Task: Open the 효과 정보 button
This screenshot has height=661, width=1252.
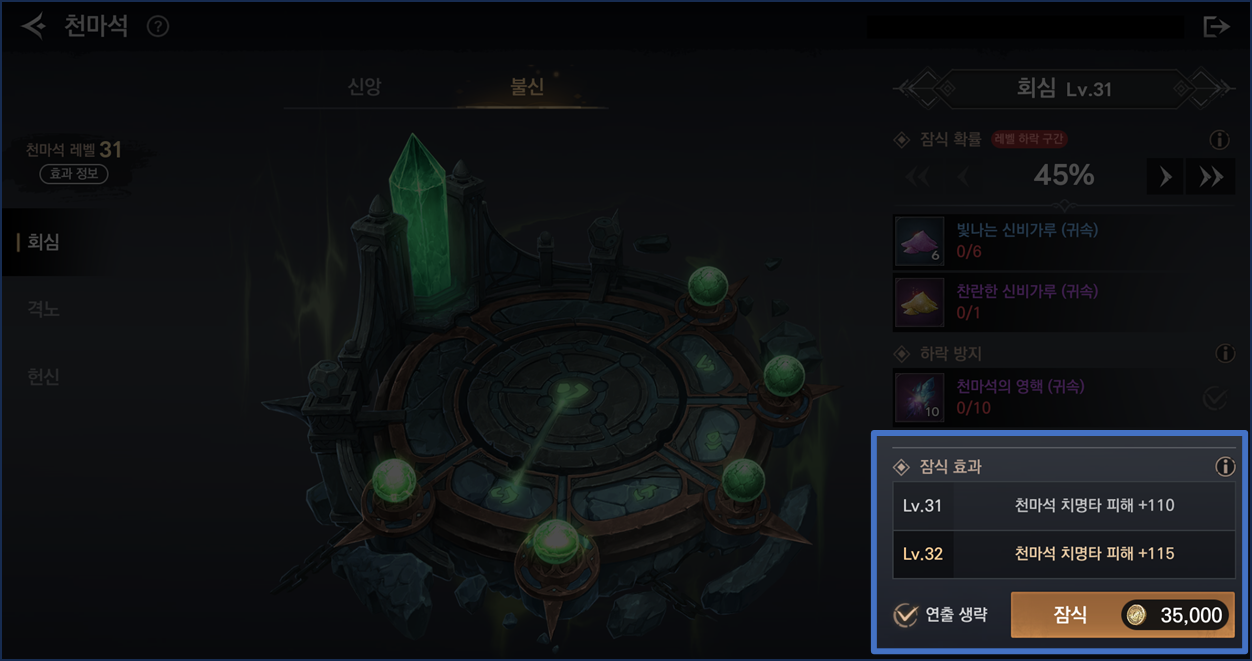Action: 74,174
